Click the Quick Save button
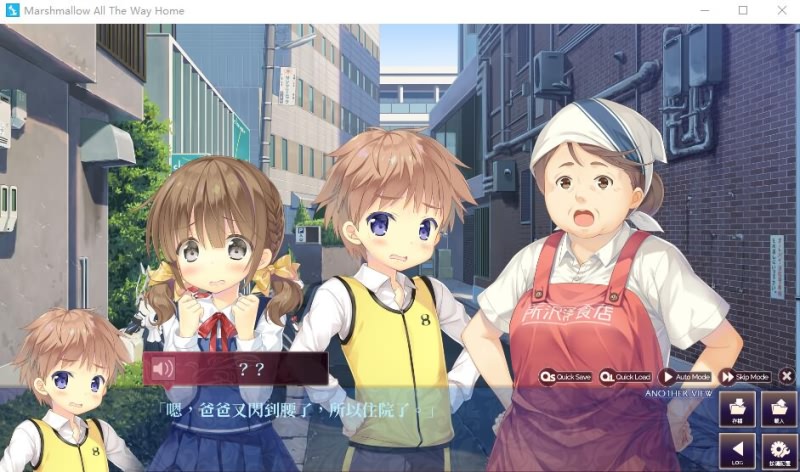The image size is (800, 472). click(566, 377)
